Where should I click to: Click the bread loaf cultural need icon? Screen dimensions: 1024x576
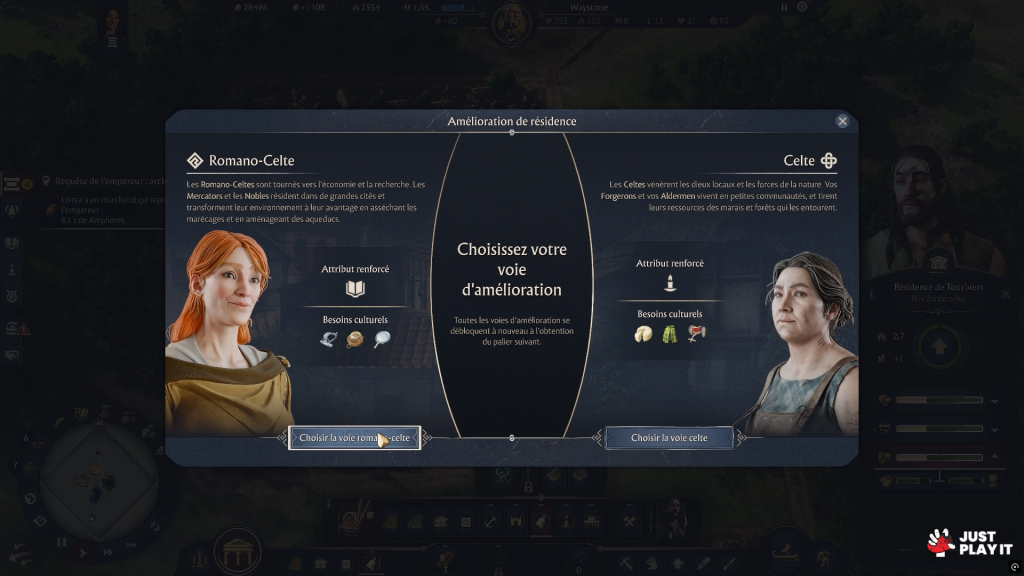point(355,340)
